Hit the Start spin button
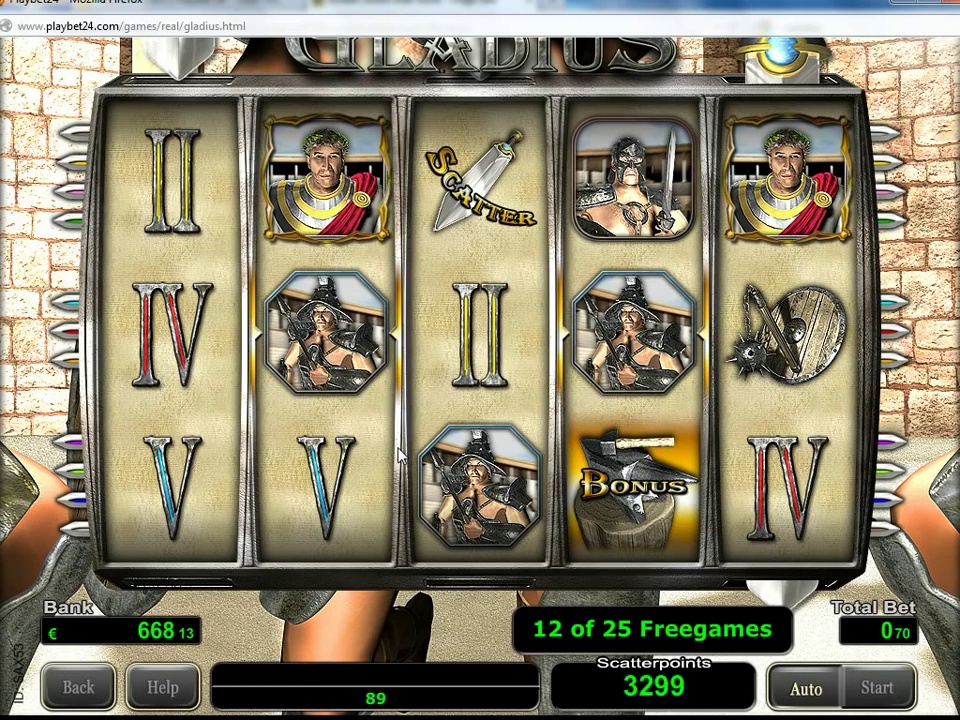 (877, 688)
